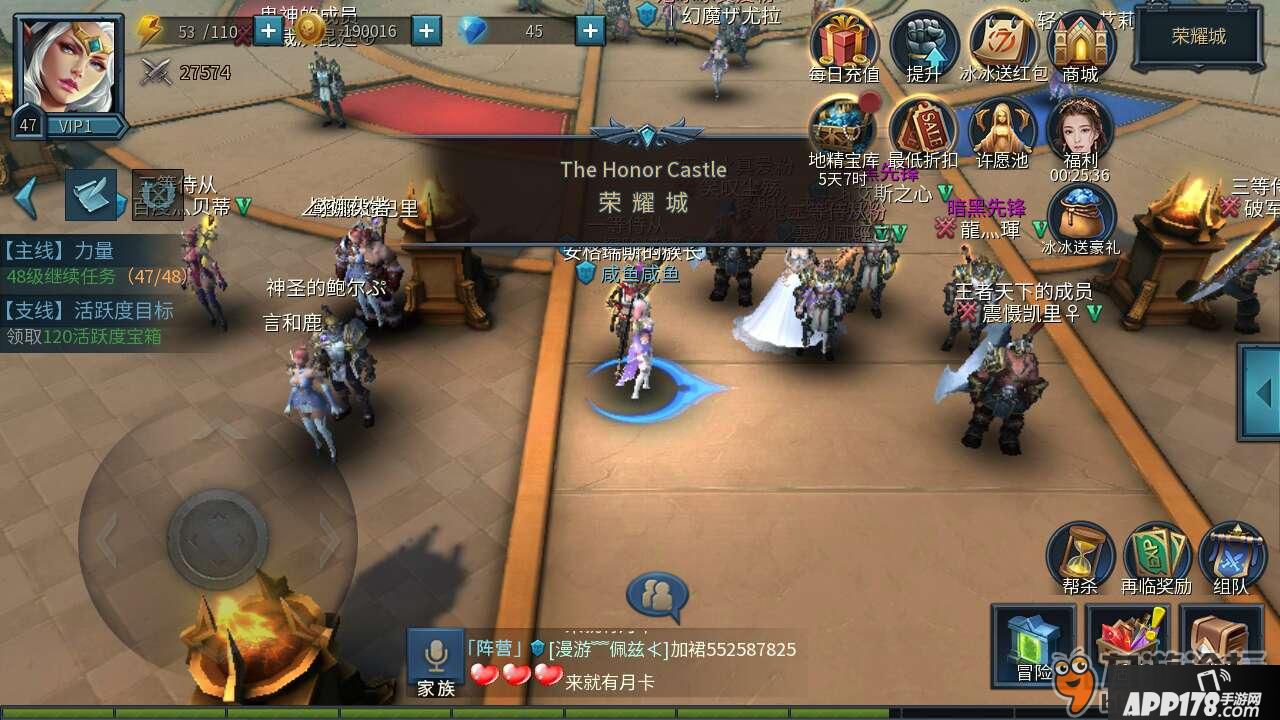Open the 每日充值 daily recharge gift
Image resolution: width=1280 pixels, height=720 pixels.
tap(843, 44)
